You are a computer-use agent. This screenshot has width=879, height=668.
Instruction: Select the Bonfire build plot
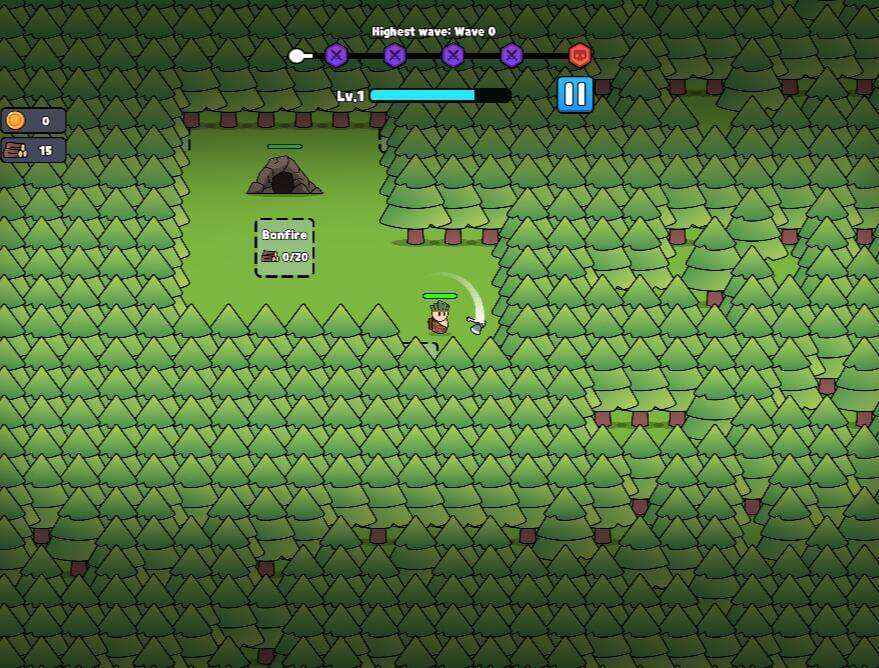(x=285, y=247)
